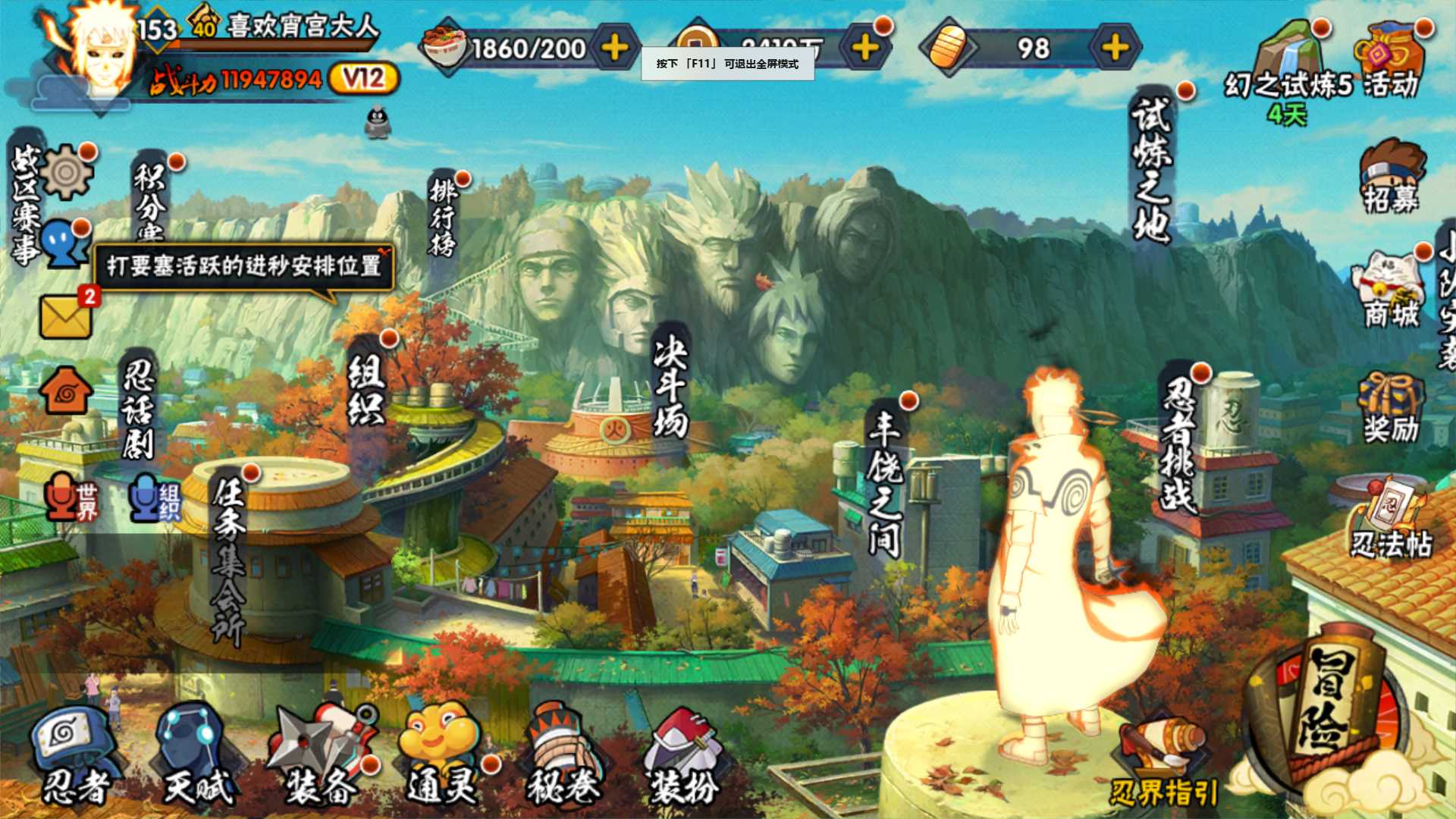Viewport: 1456px width, 819px height.
Task: Open the 商城 shop
Action: click(x=1392, y=292)
